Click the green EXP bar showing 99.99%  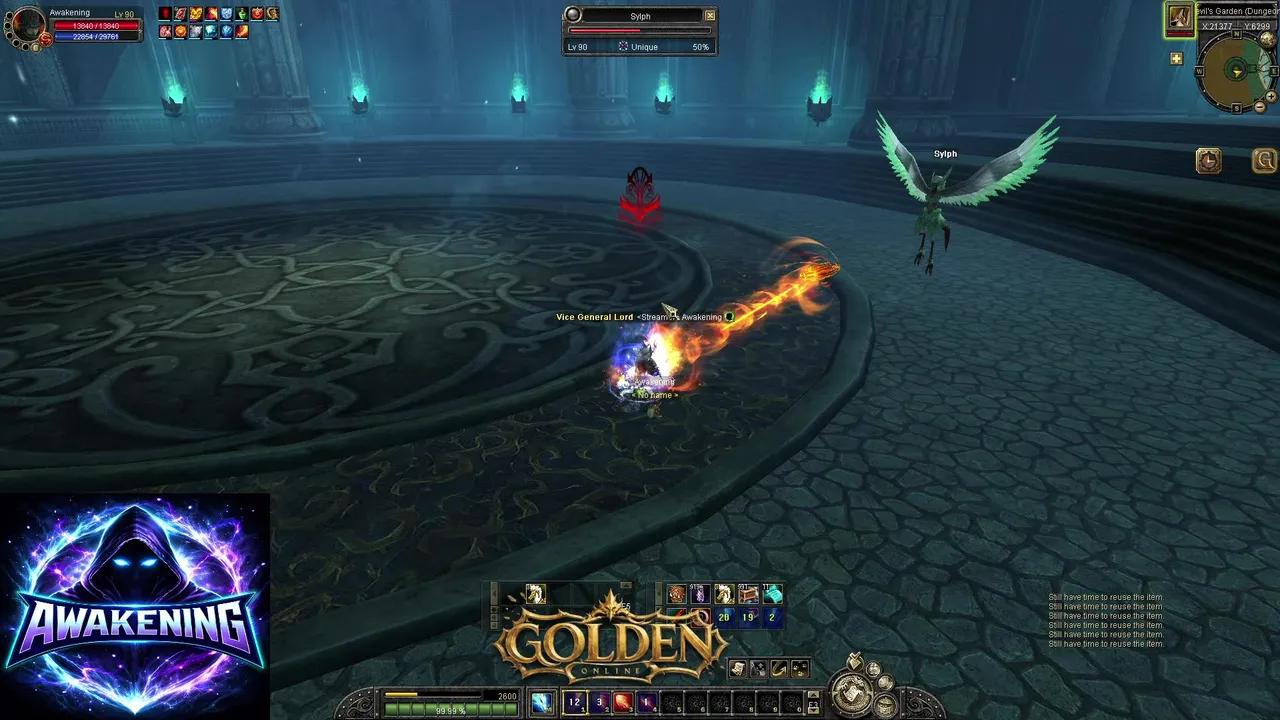[x=448, y=710]
